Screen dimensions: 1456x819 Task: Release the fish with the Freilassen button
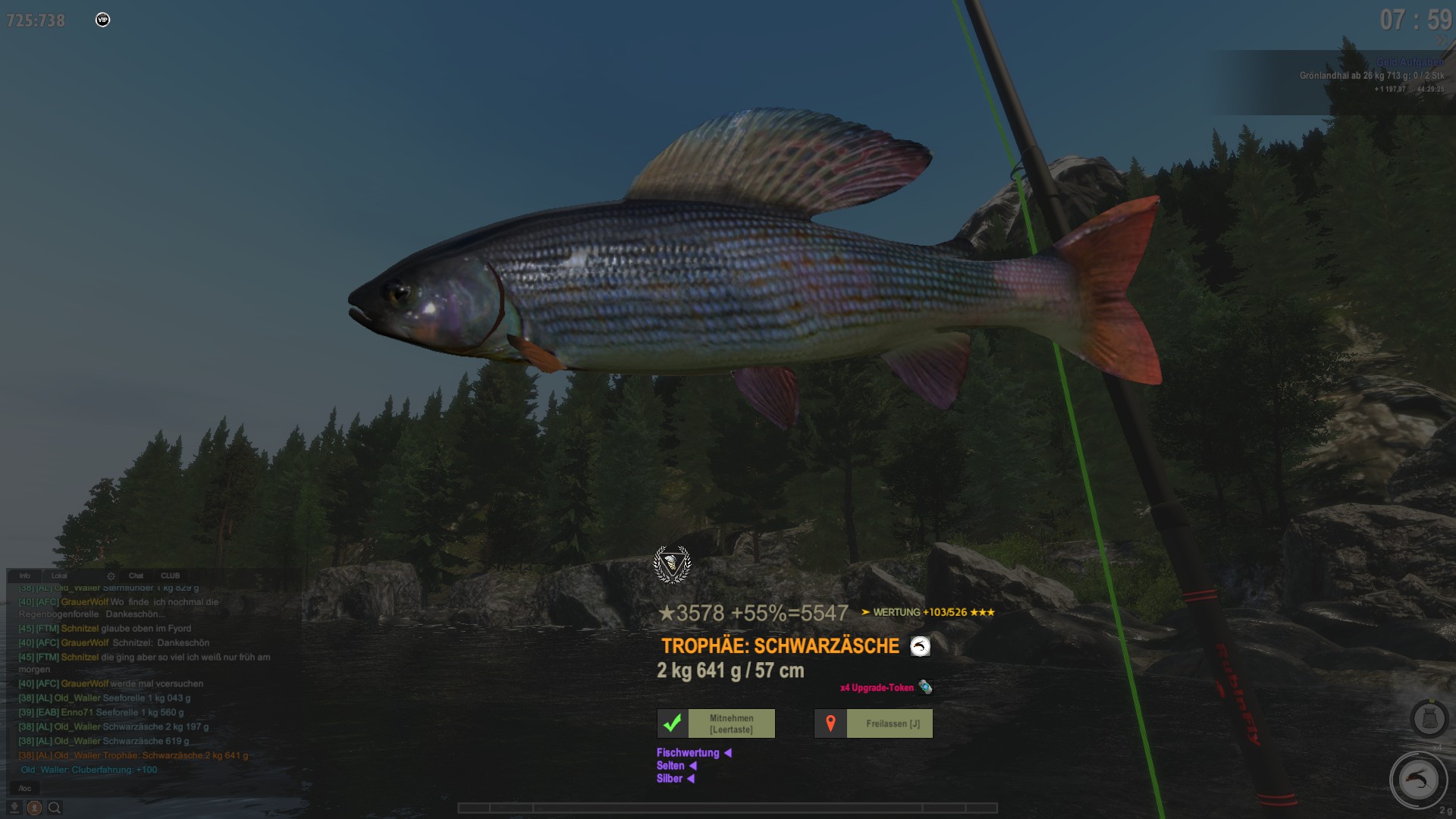(x=874, y=723)
